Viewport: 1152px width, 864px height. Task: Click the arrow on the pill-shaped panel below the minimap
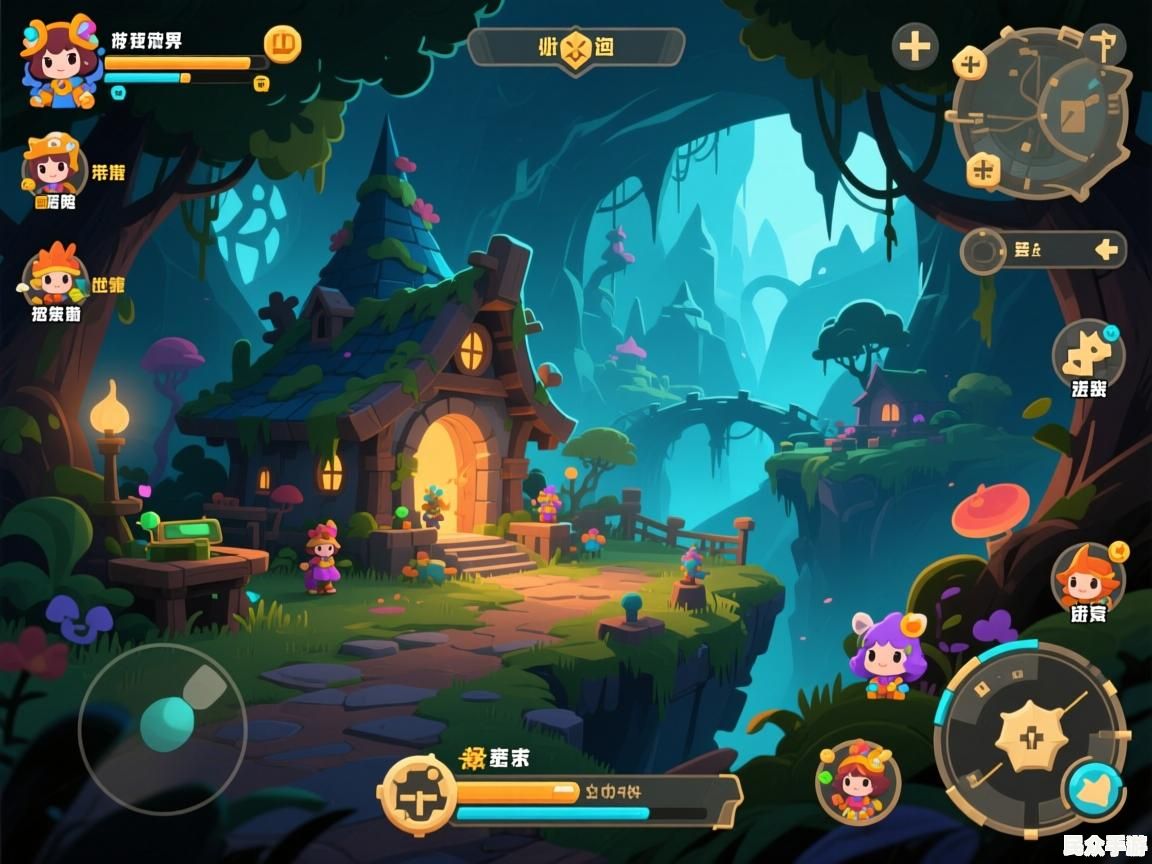pos(1105,250)
